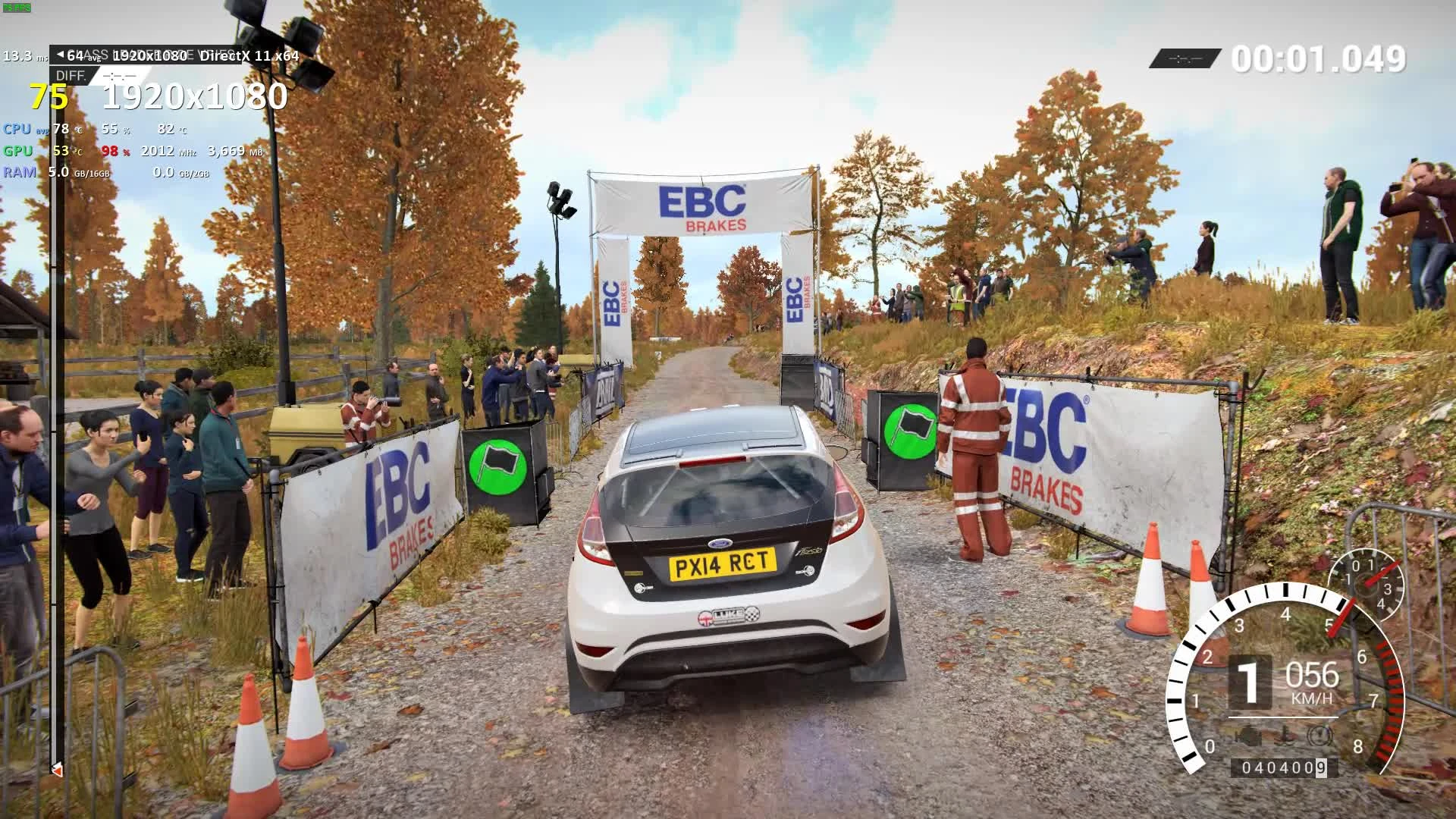The width and height of the screenshot is (1456, 819).
Task: Select the coolant temperature icon on the dash
Action: tap(1284, 734)
